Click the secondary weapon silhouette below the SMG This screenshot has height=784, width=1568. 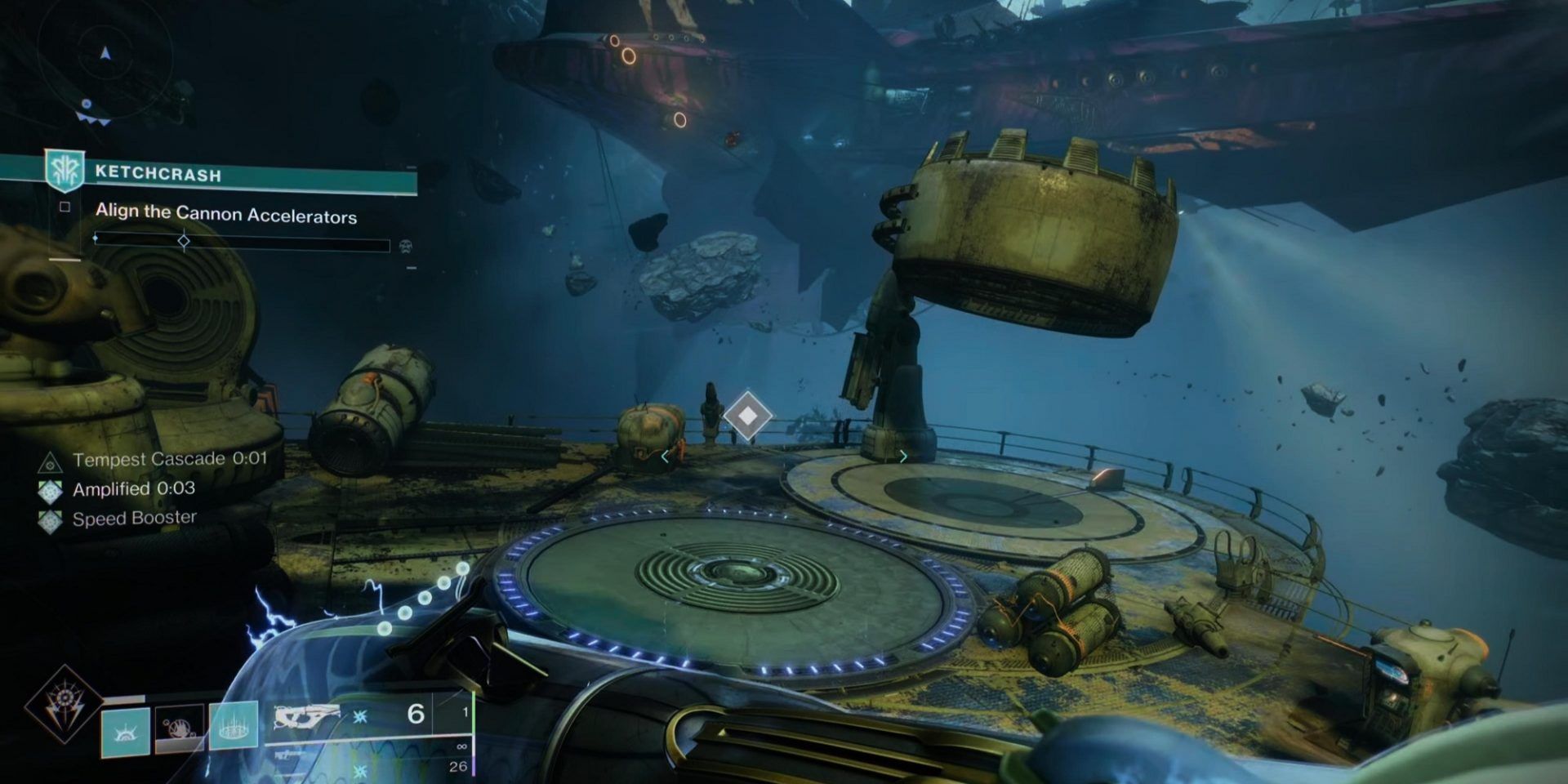pyautogui.click(x=286, y=756)
